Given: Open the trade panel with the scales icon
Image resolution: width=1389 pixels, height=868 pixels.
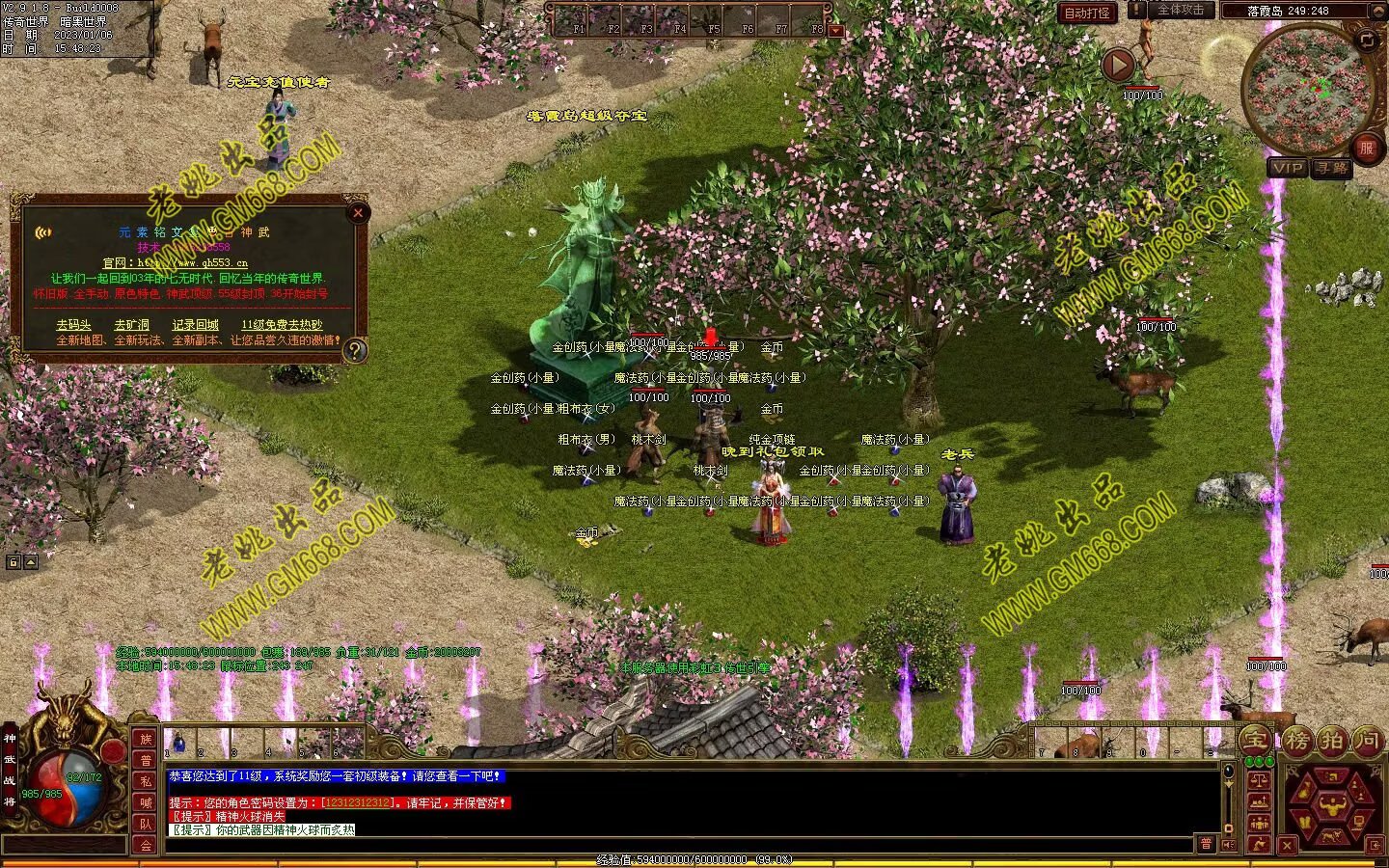Looking at the screenshot, I should (x=1259, y=780).
